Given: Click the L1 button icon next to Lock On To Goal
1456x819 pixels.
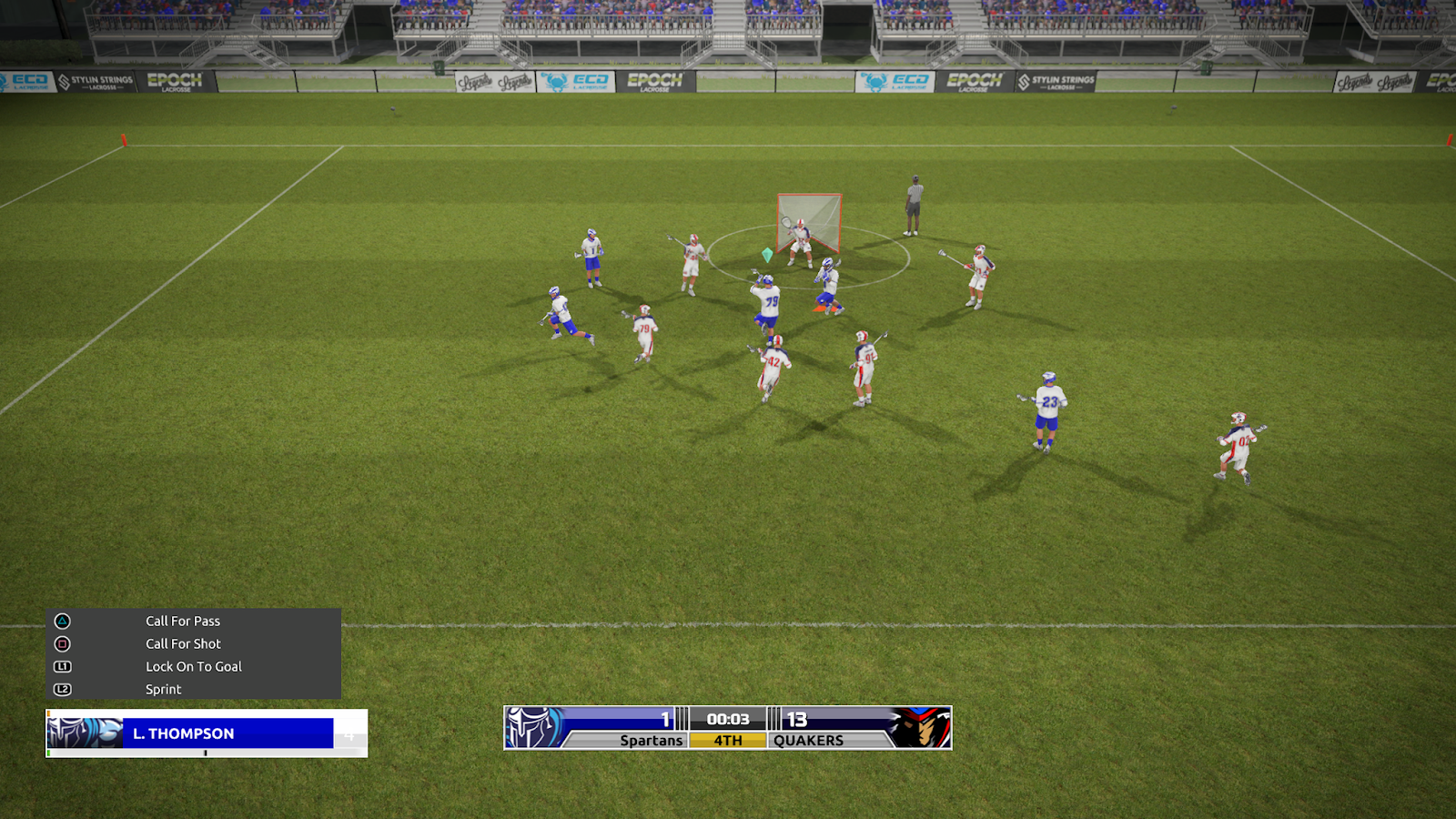Looking at the screenshot, I should (62, 666).
